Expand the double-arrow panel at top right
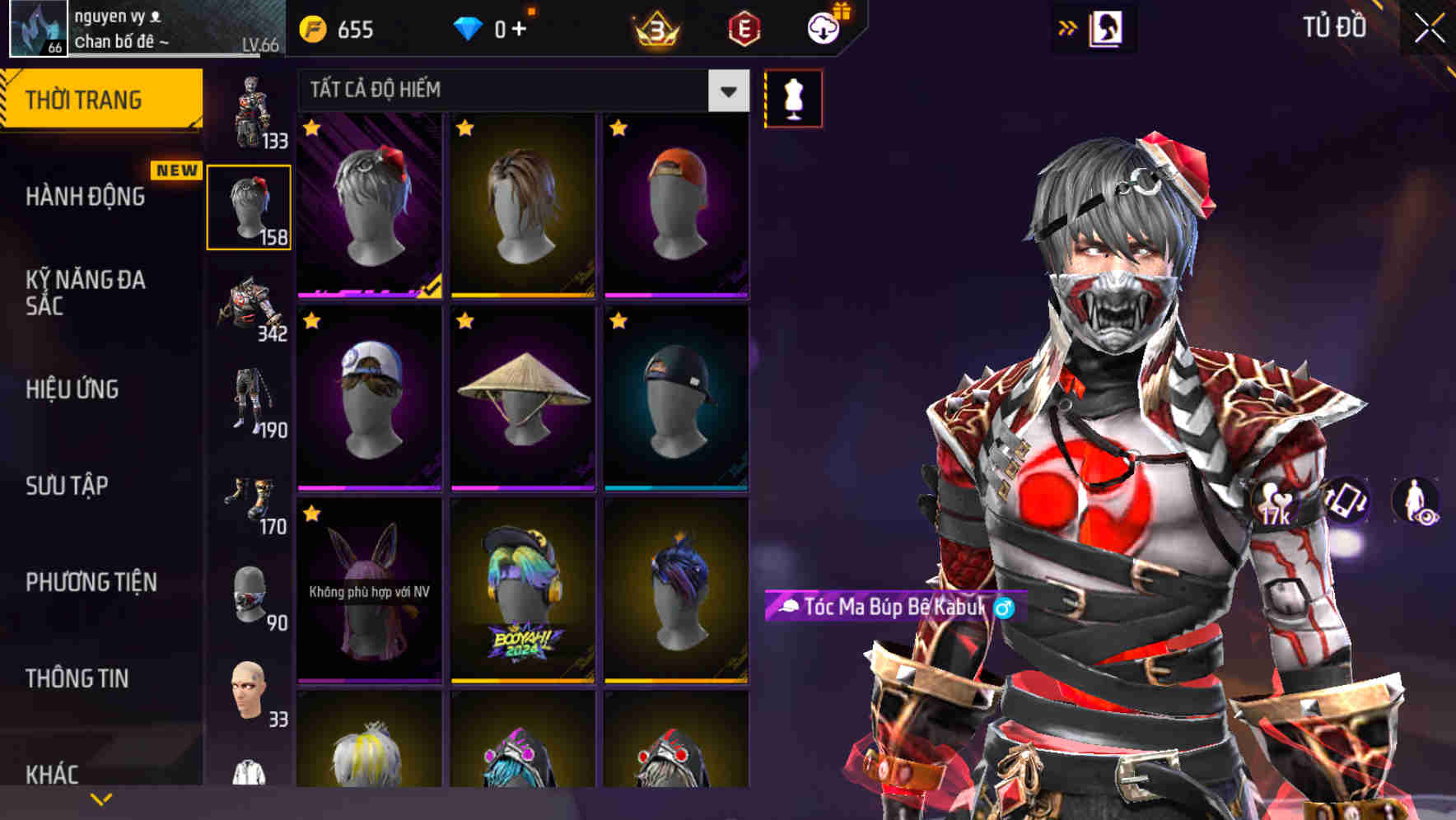Image resolution: width=1456 pixels, height=820 pixels. (1067, 26)
